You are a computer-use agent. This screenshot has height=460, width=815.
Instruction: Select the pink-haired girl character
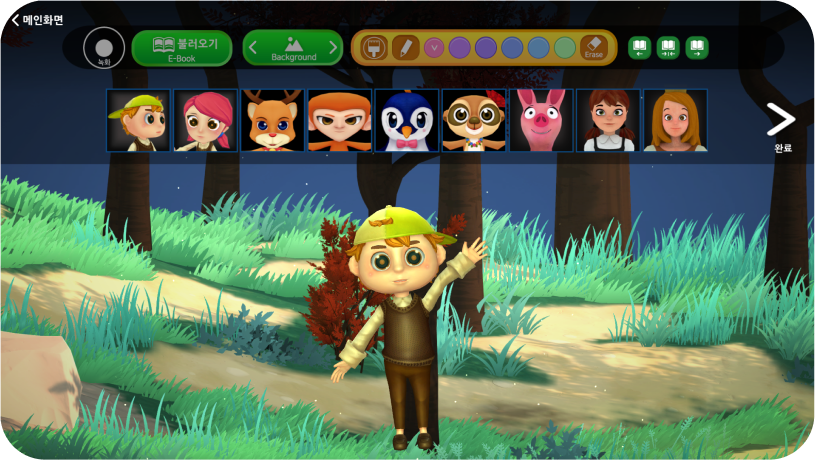coord(205,121)
